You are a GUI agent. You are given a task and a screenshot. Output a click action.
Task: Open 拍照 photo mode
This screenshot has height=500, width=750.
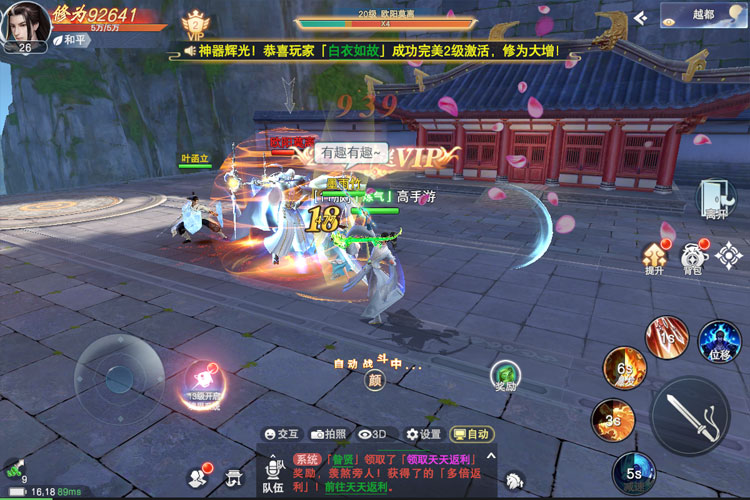point(328,434)
